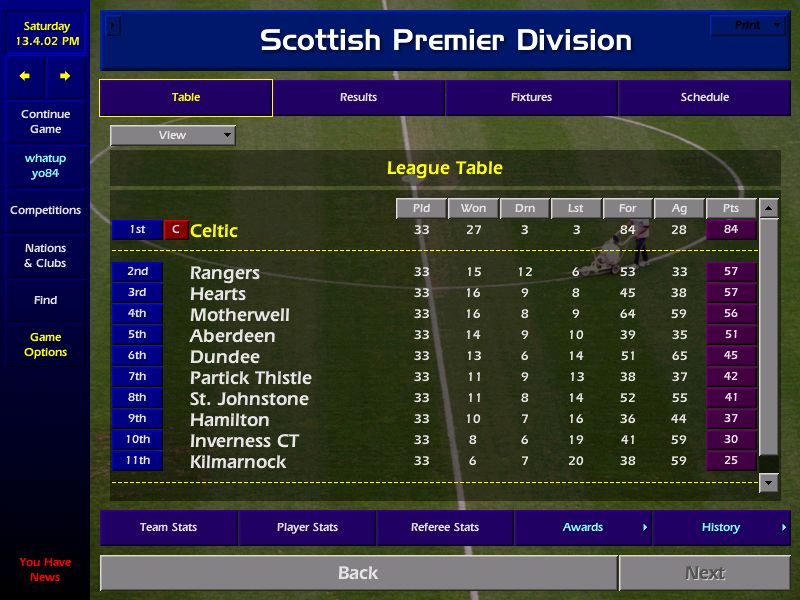
Task: Open the View dropdown
Action: (173, 135)
